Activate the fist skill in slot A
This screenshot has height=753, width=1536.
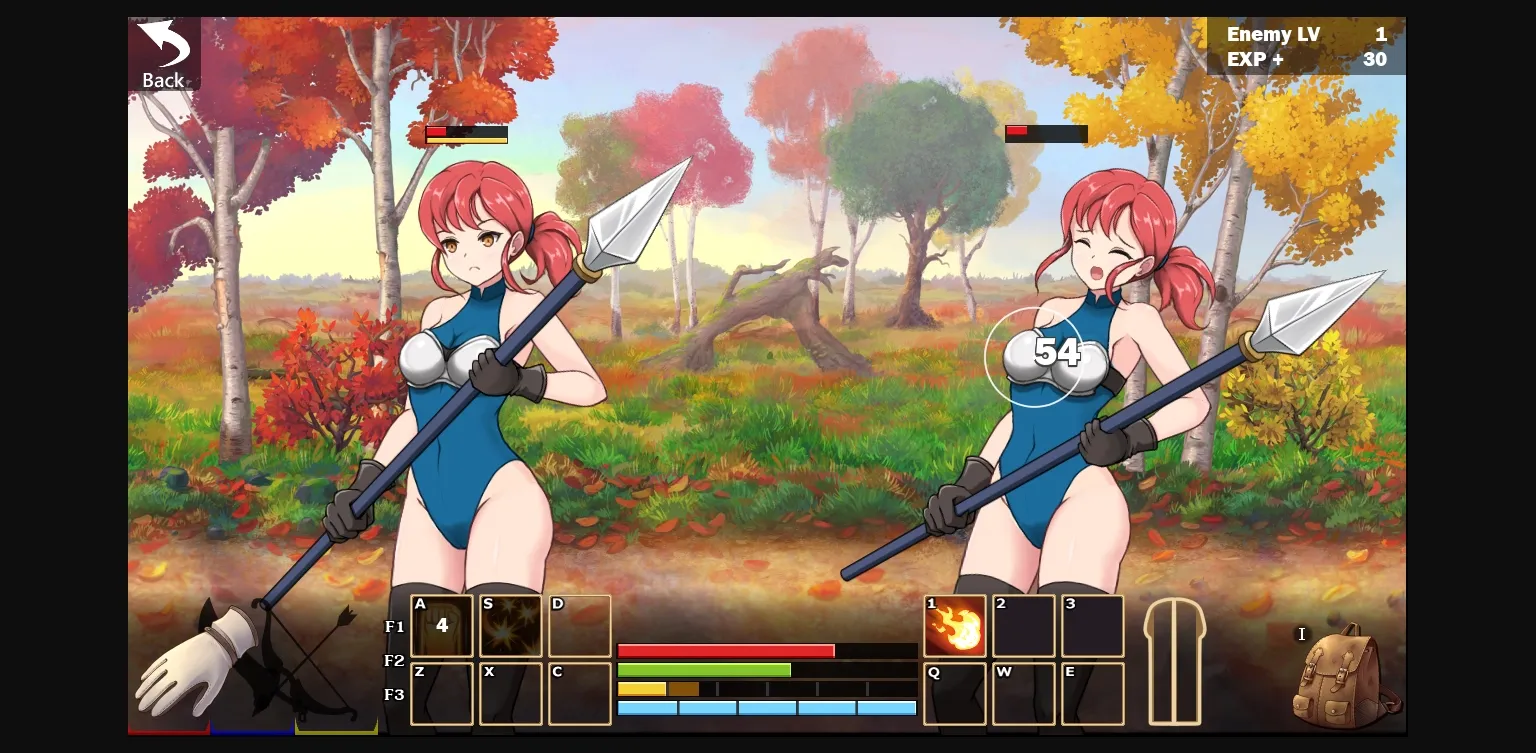pyautogui.click(x=442, y=626)
